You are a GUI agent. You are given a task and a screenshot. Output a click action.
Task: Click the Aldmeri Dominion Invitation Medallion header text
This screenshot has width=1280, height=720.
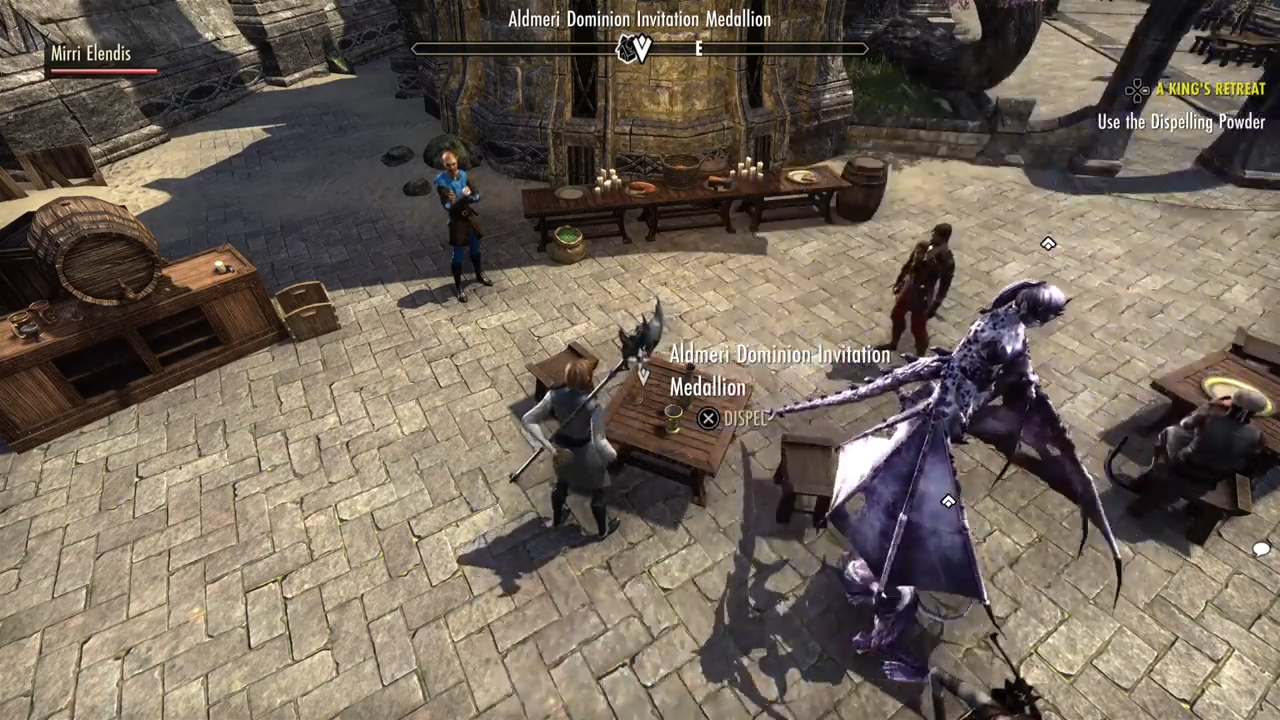point(639,18)
